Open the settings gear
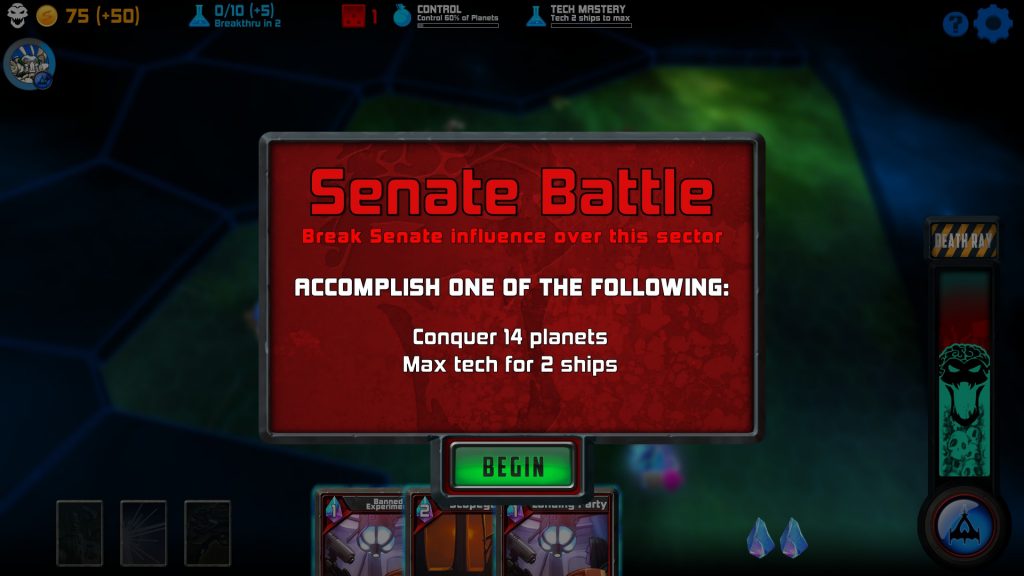 (992, 23)
